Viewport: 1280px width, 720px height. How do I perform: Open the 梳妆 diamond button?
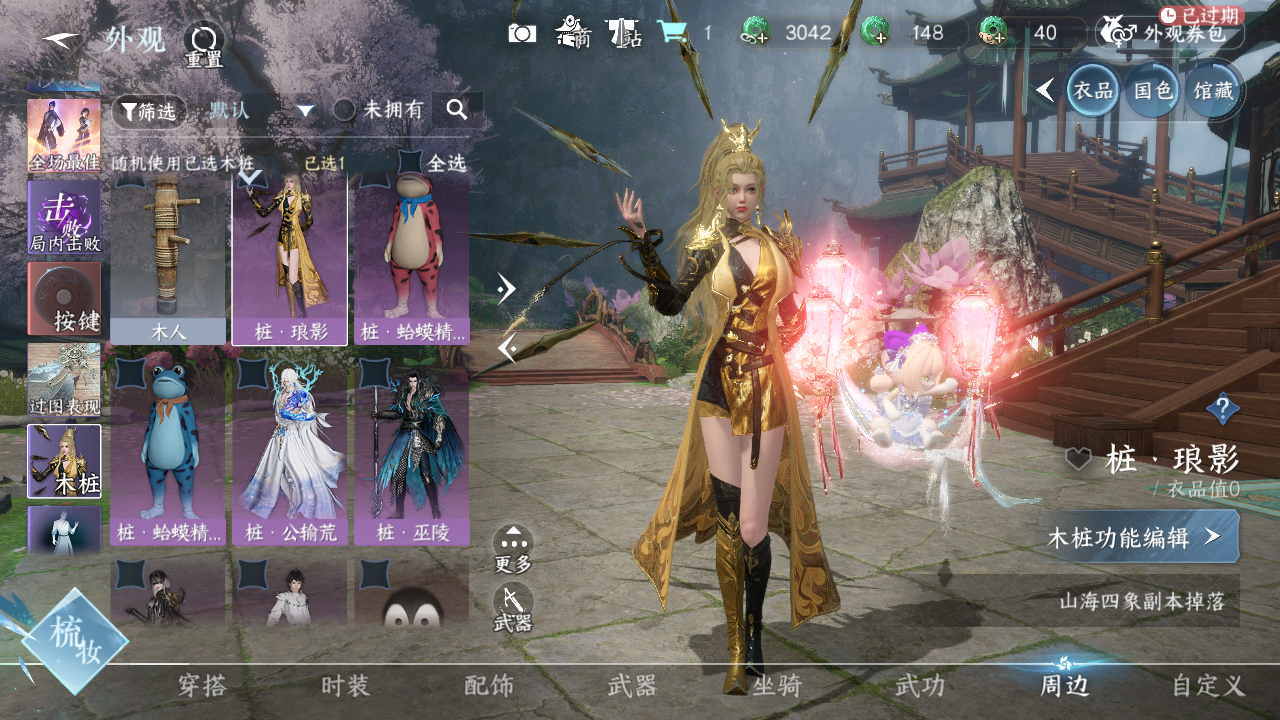pos(76,641)
